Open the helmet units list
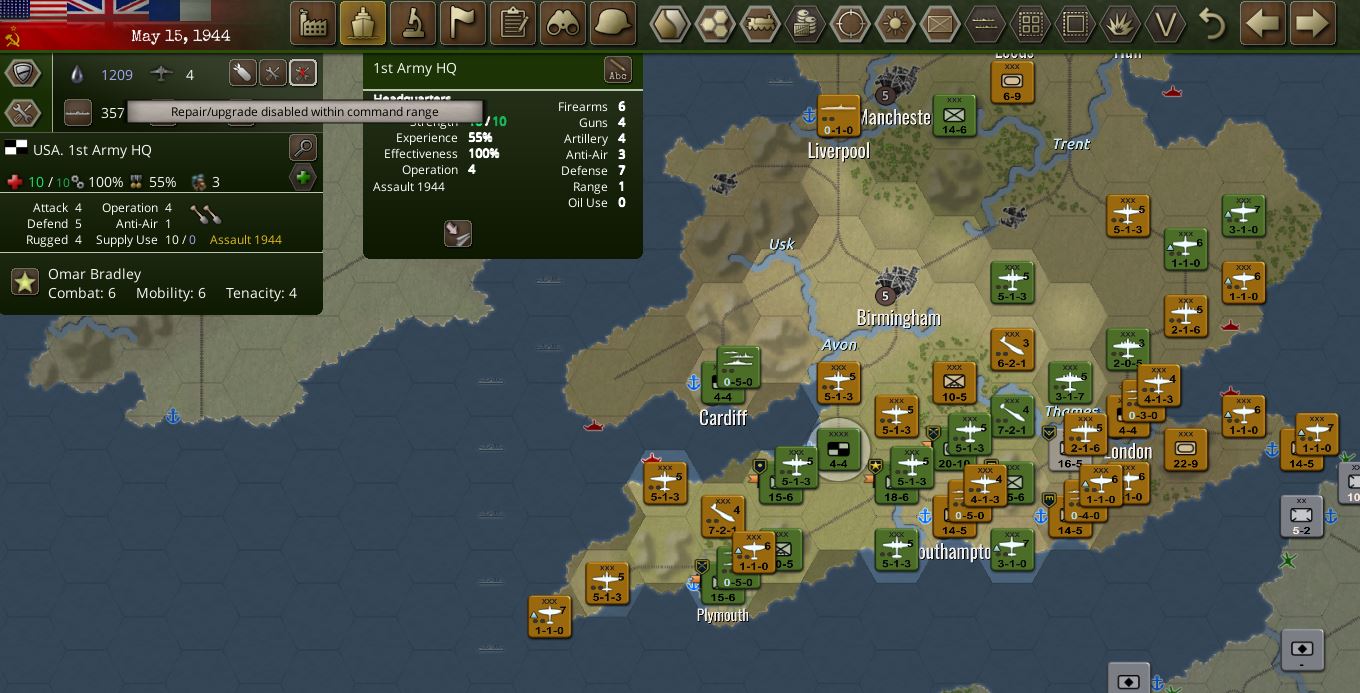The width and height of the screenshot is (1360, 693). click(613, 23)
